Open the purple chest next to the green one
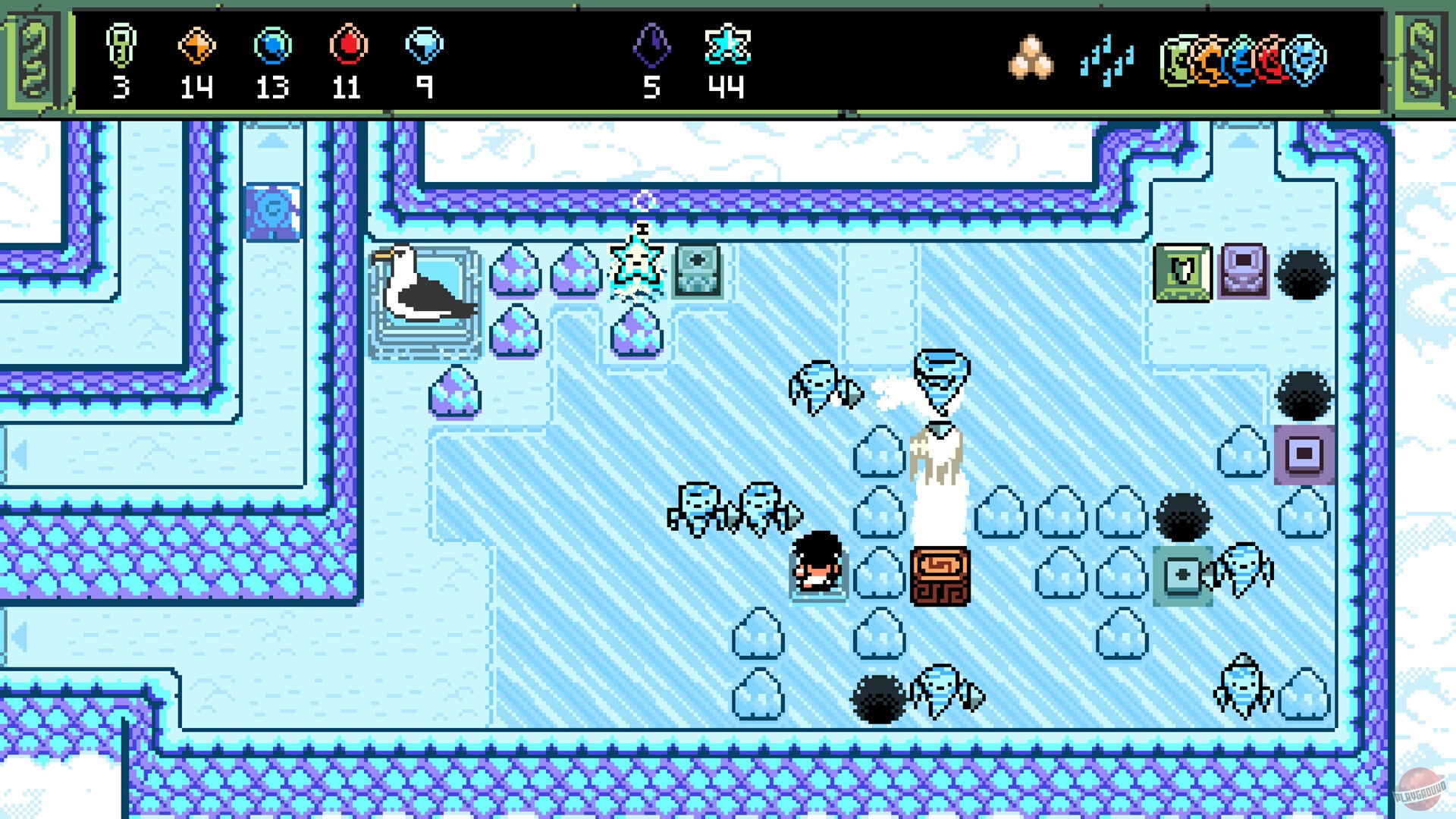 1243,271
